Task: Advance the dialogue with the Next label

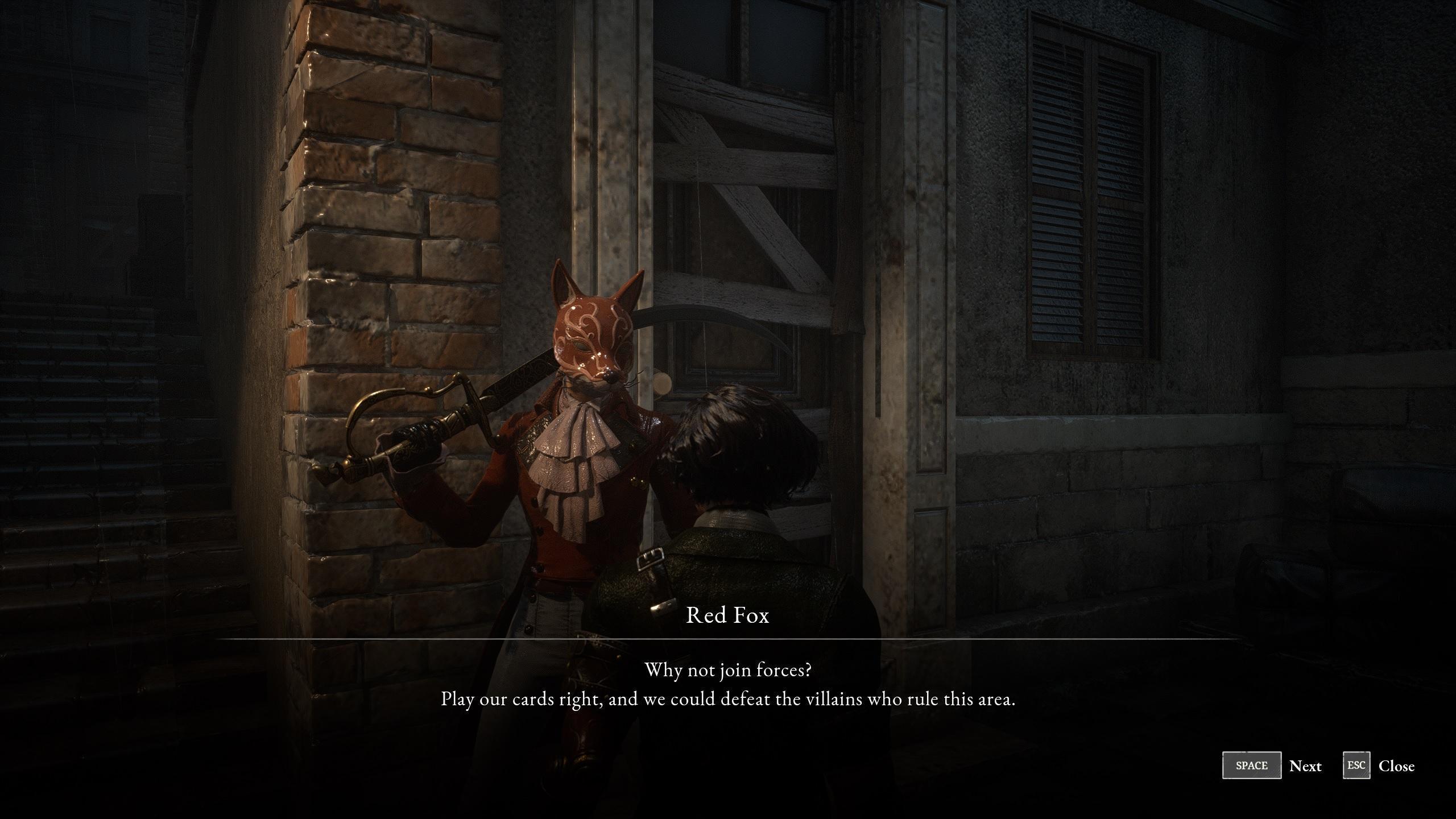Action: click(x=1305, y=766)
